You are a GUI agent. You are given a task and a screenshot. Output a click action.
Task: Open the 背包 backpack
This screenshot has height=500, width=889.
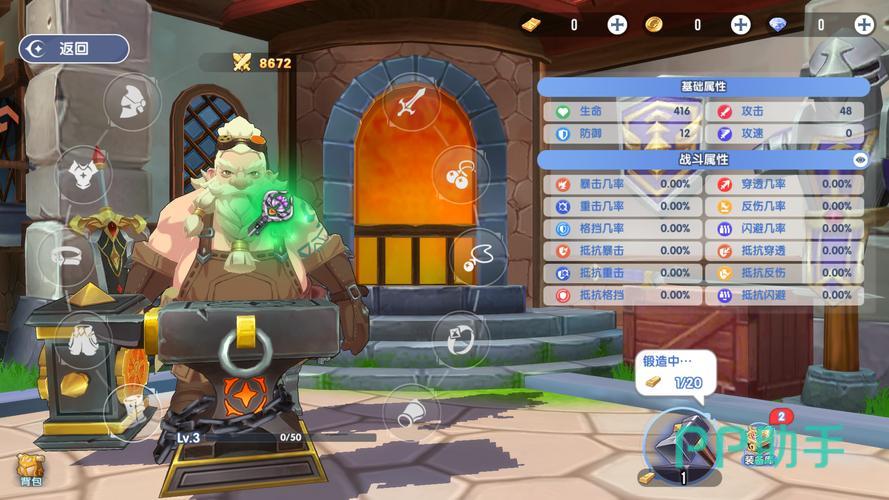31,470
